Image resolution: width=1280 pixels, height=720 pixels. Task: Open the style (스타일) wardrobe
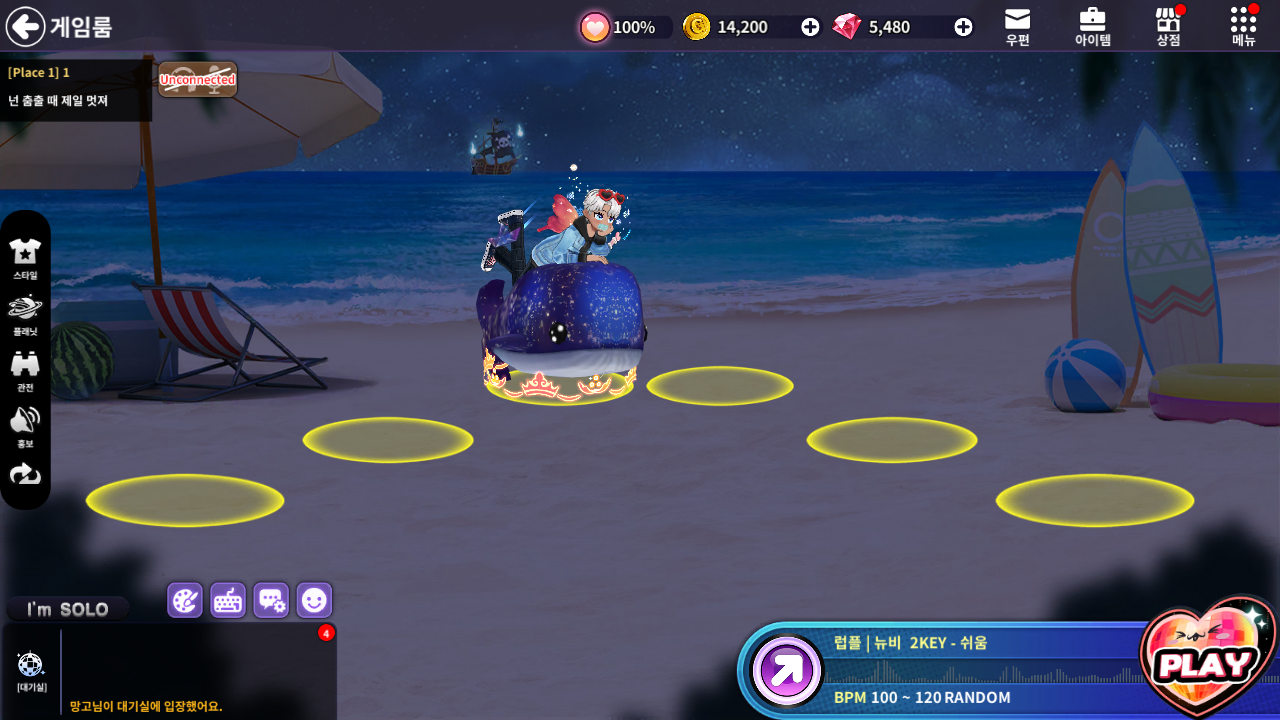point(25,258)
